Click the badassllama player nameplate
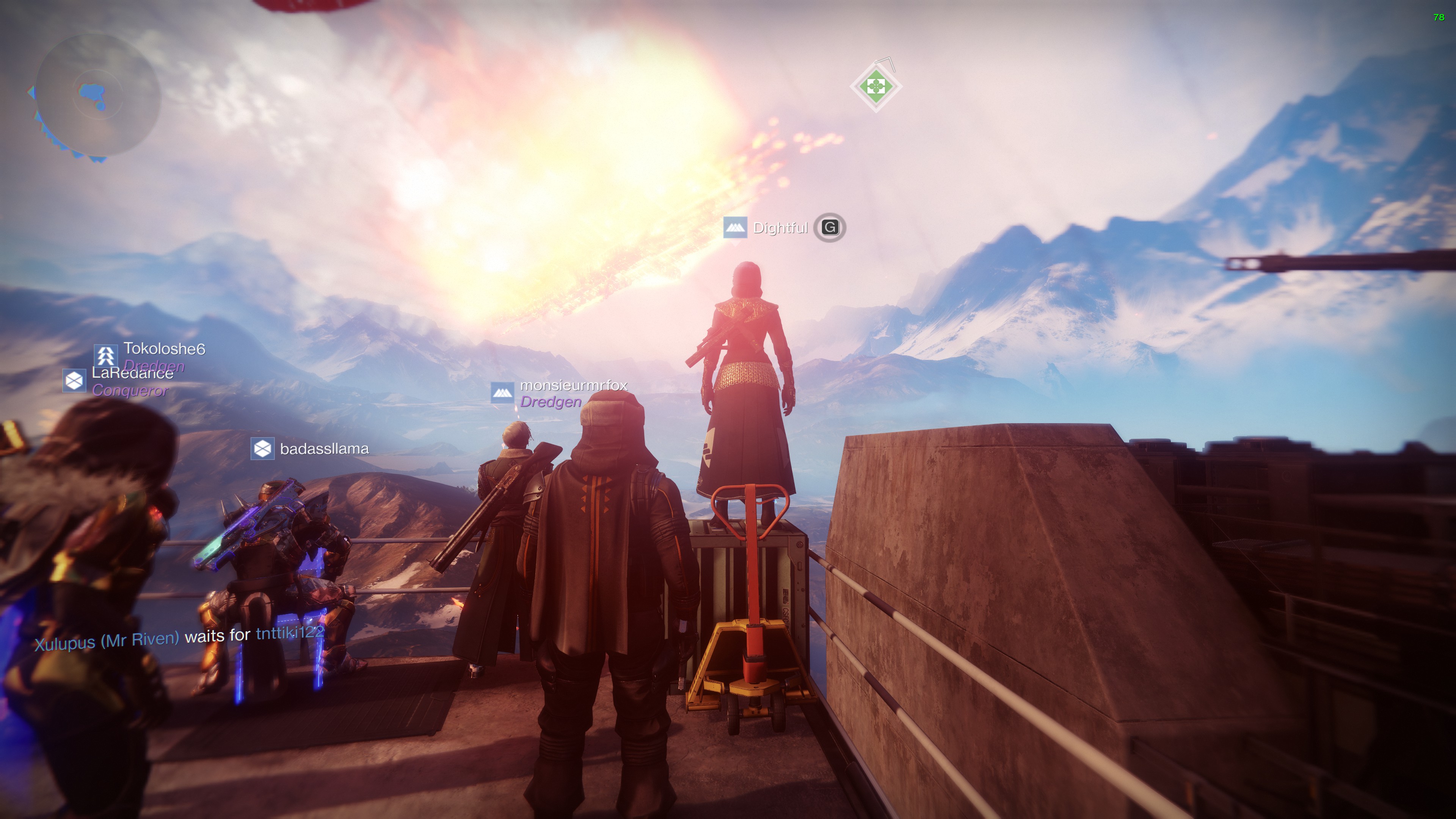The width and height of the screenshot is (1456, 819). click(x=324, y=449)
